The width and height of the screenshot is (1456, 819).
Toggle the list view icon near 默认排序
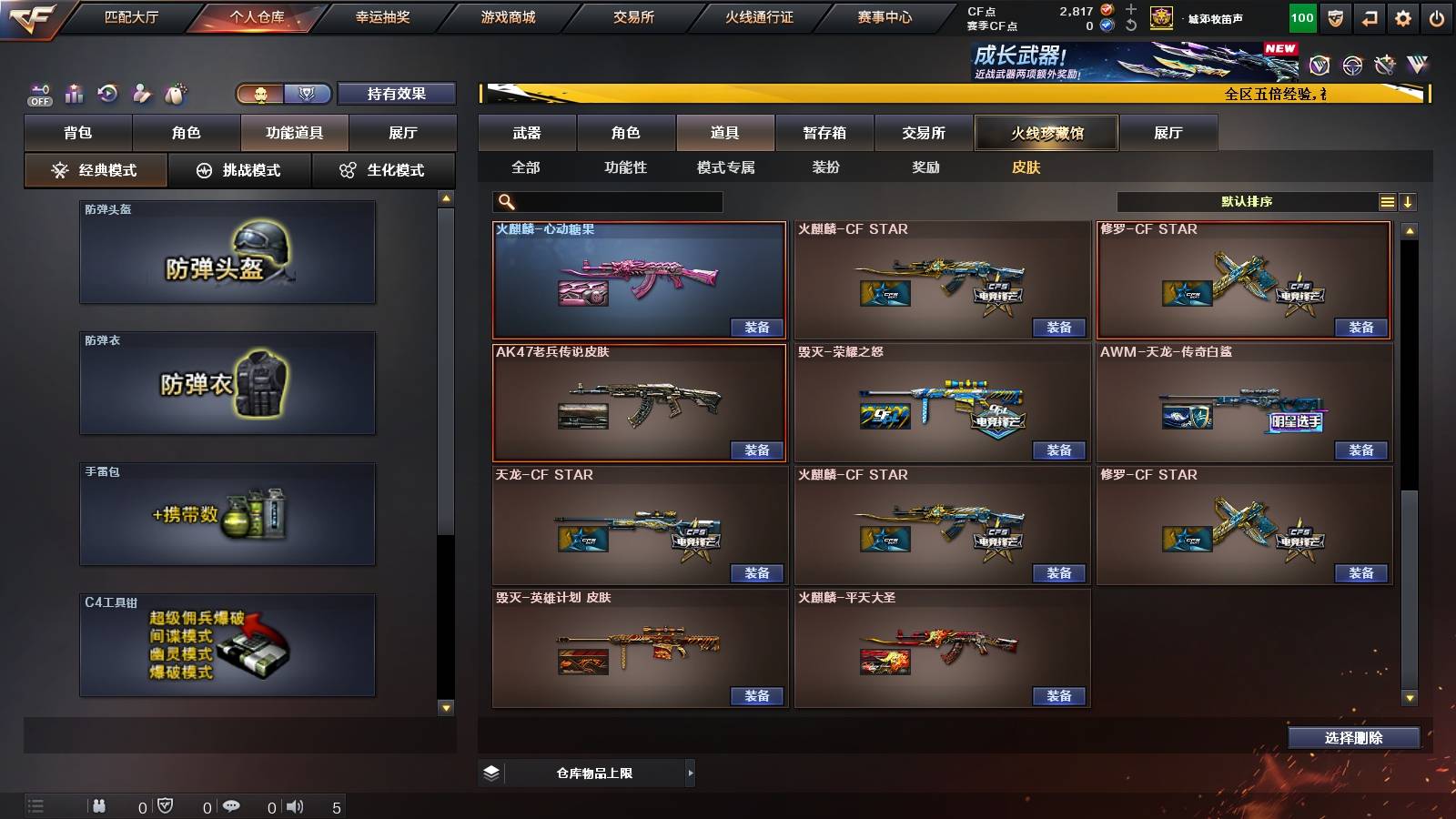coord(1387,201)
